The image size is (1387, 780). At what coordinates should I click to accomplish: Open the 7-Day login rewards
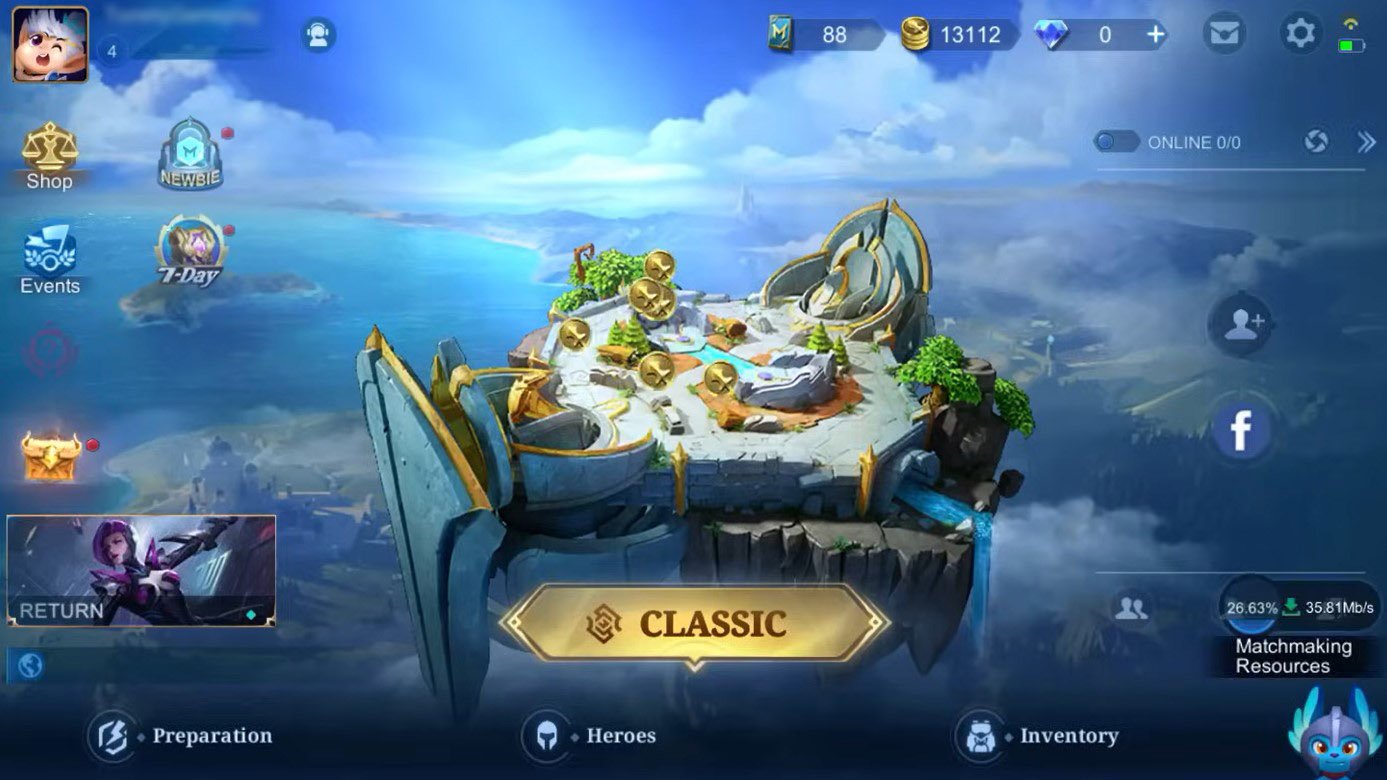tap(190, 251)
